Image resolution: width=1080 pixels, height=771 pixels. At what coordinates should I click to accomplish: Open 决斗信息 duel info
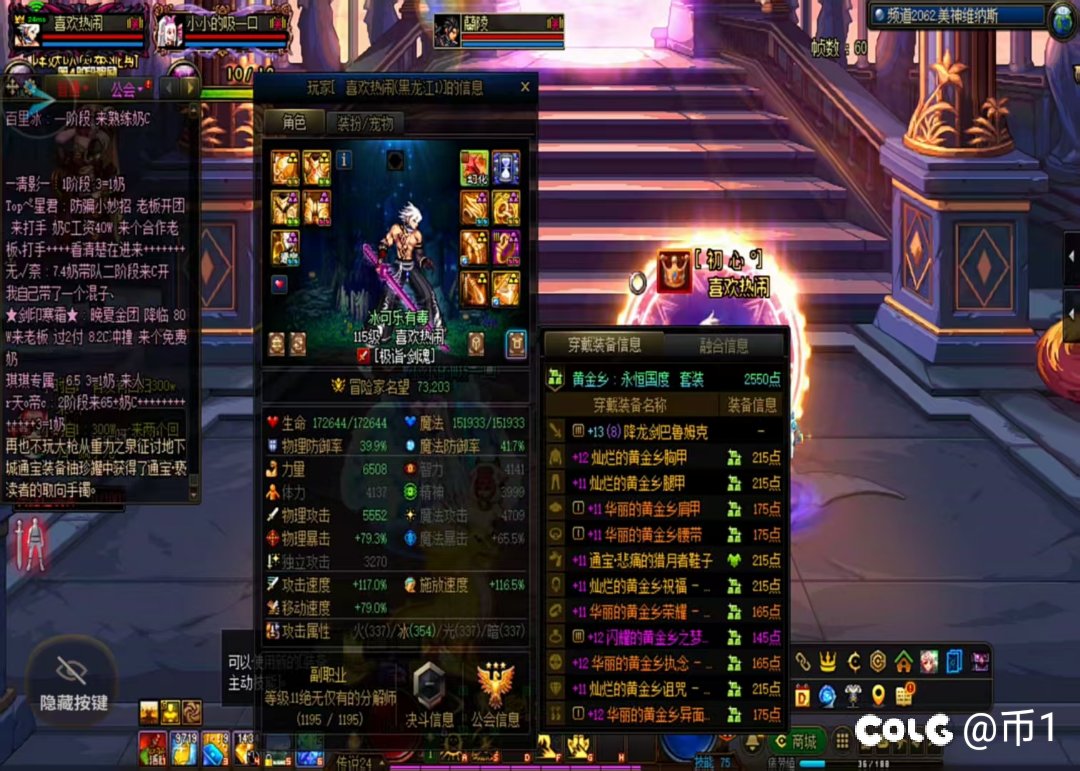pos(429,694)
